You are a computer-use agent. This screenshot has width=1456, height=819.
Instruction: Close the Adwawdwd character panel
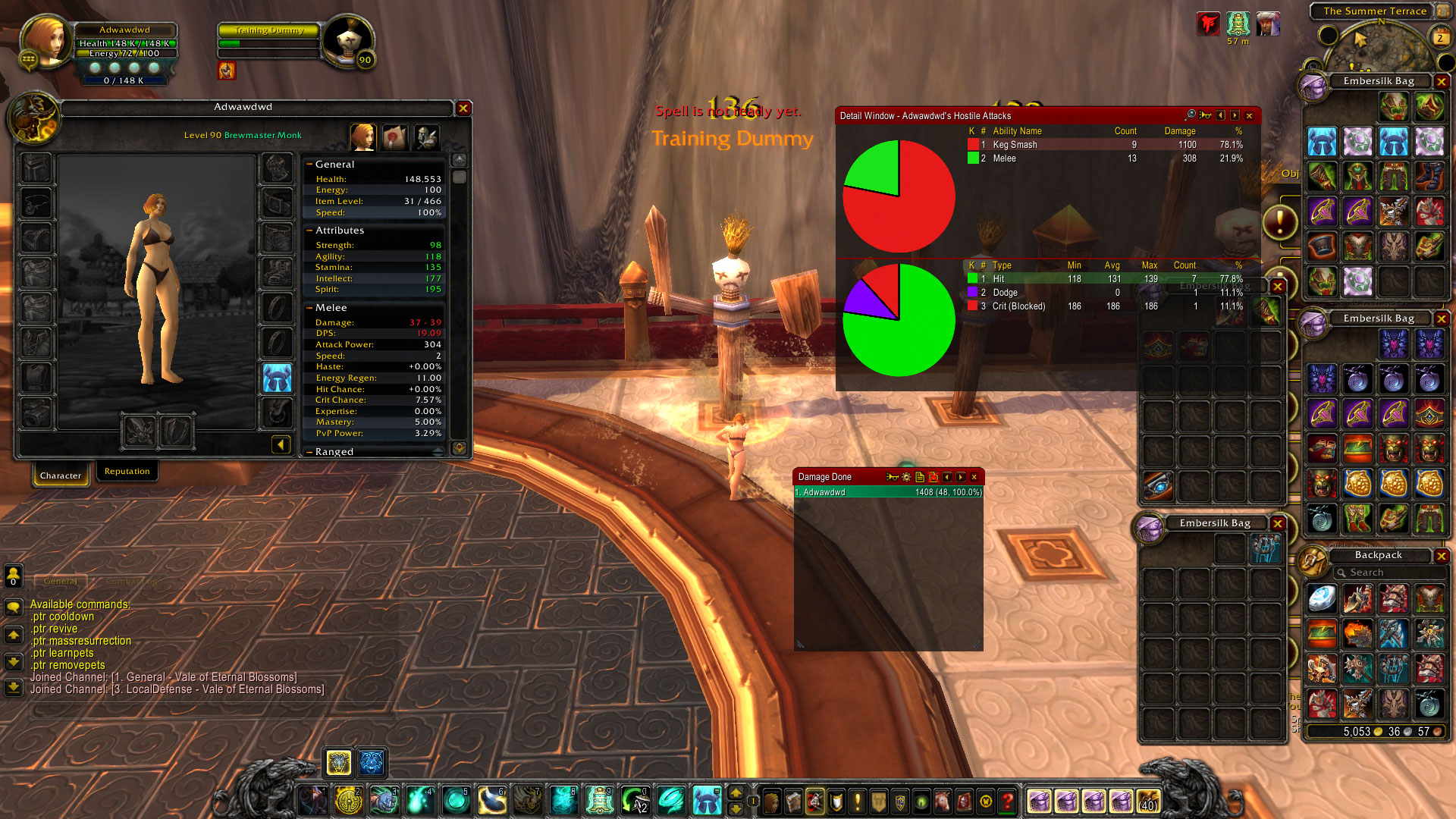[463, 108]
